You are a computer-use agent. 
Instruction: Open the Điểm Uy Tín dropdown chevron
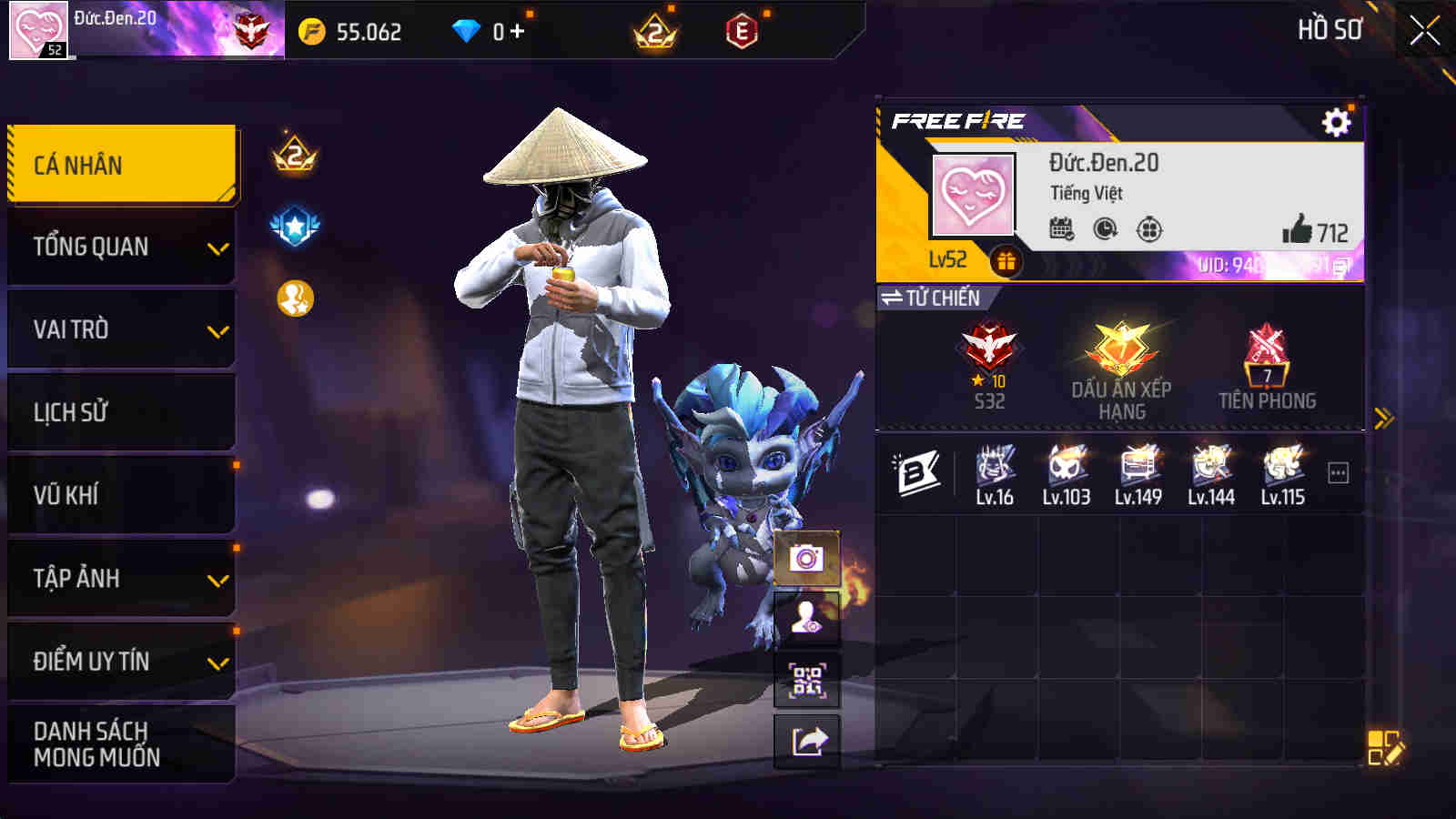click(x=216, y=663)
